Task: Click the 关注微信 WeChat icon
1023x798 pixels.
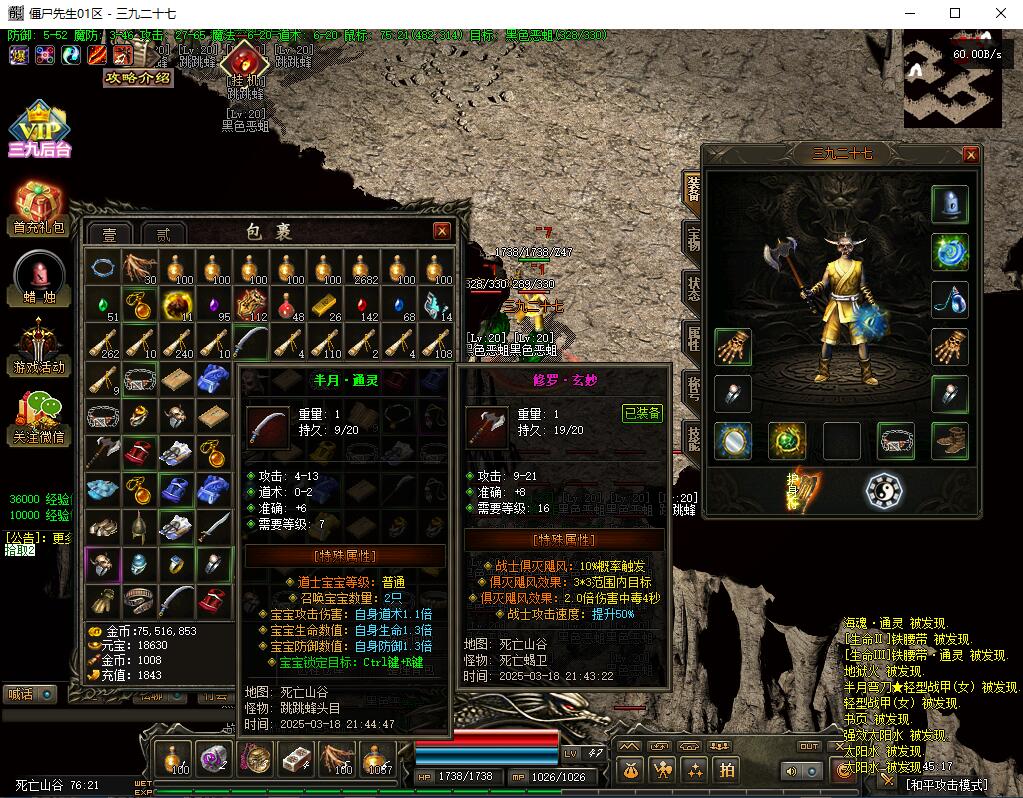Action: click(x=38, y=416)
